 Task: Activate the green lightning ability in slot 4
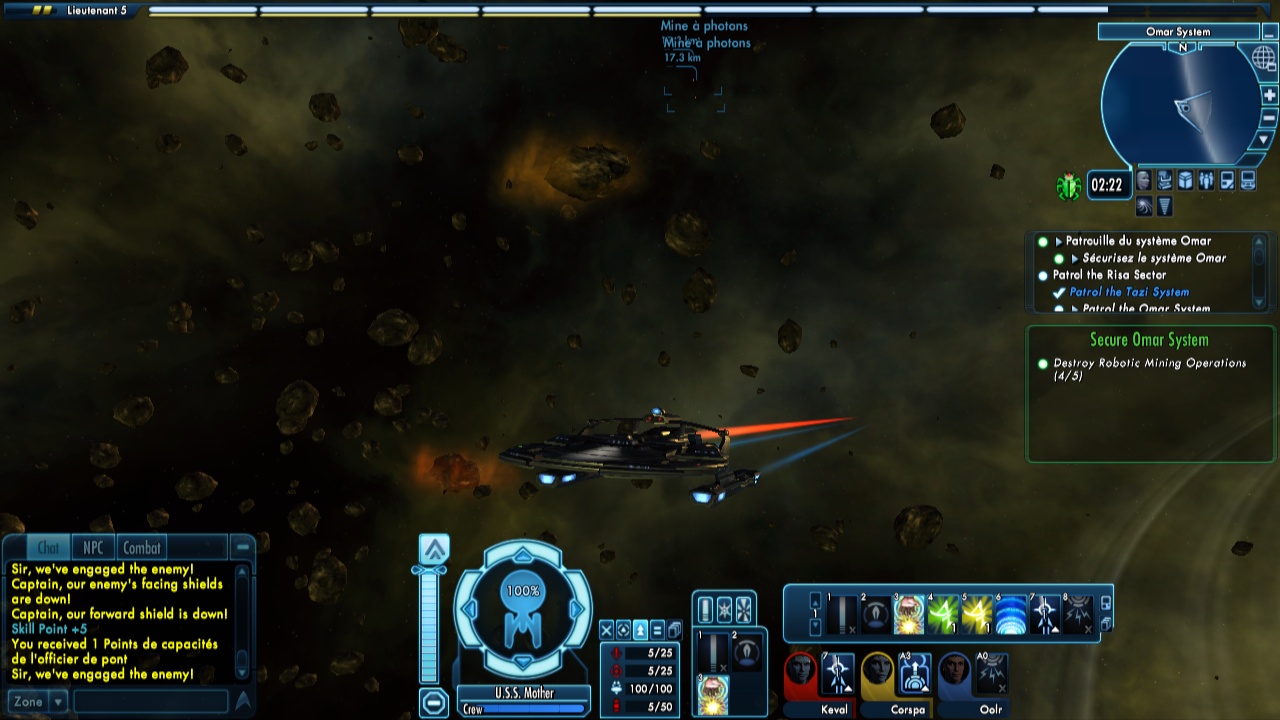(x=943, y=615)
